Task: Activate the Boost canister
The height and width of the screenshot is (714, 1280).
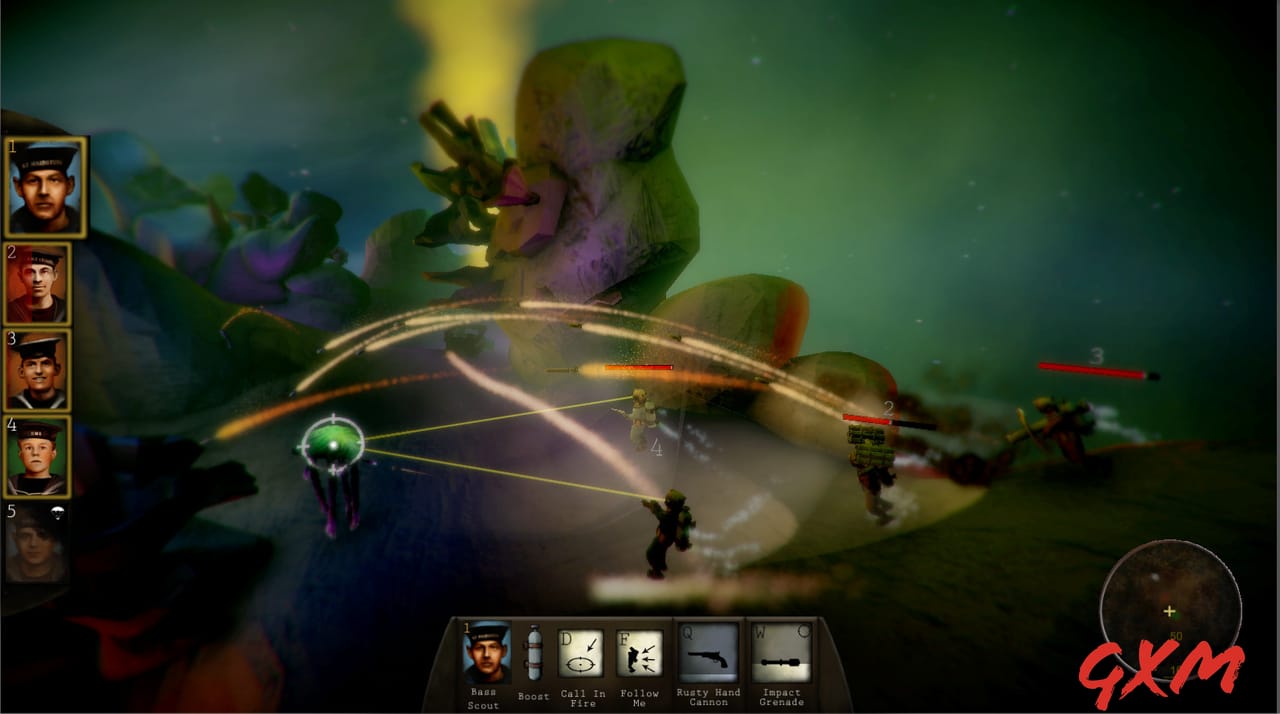Action: 533,653
